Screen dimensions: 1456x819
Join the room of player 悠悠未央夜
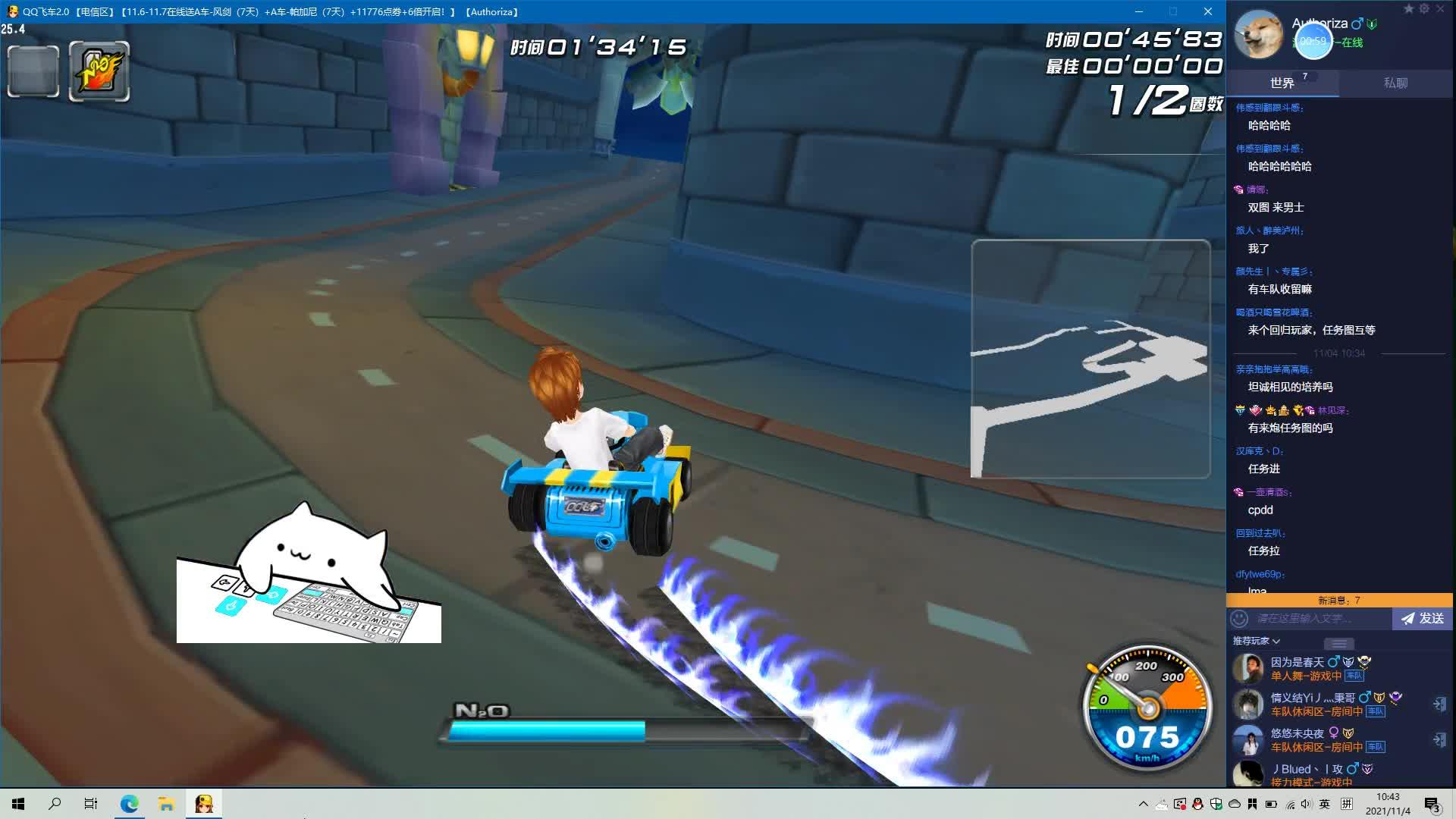click(1439, 740)
